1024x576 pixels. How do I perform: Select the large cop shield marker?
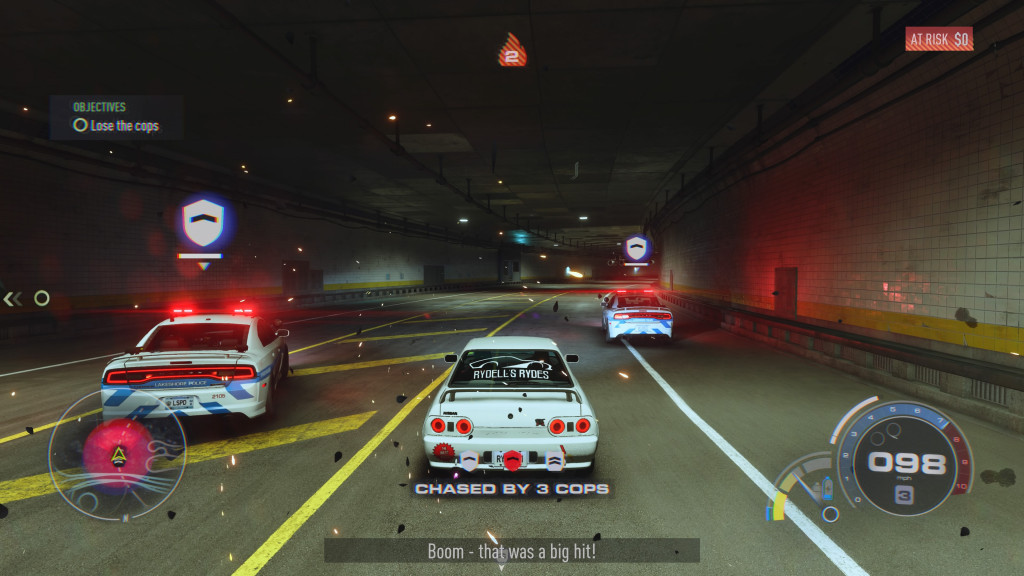pos(203,223)
